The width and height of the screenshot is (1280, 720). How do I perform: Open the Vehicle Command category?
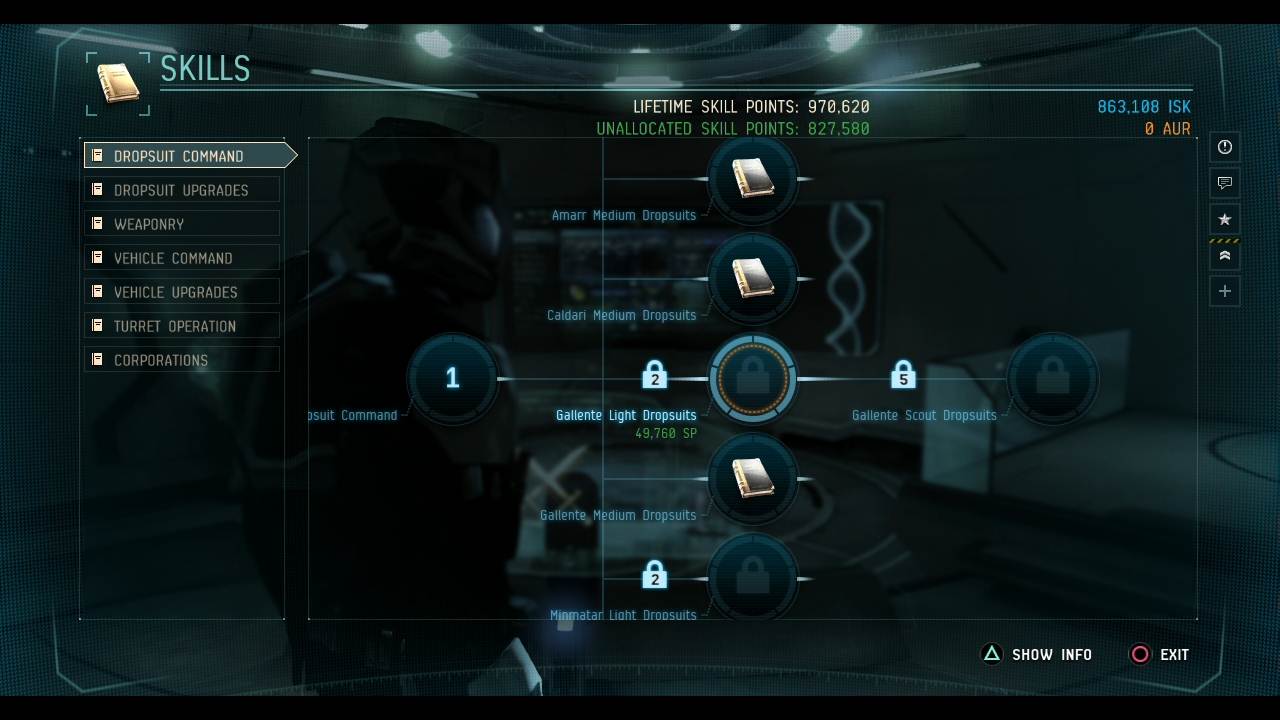[x=181, y=257]
